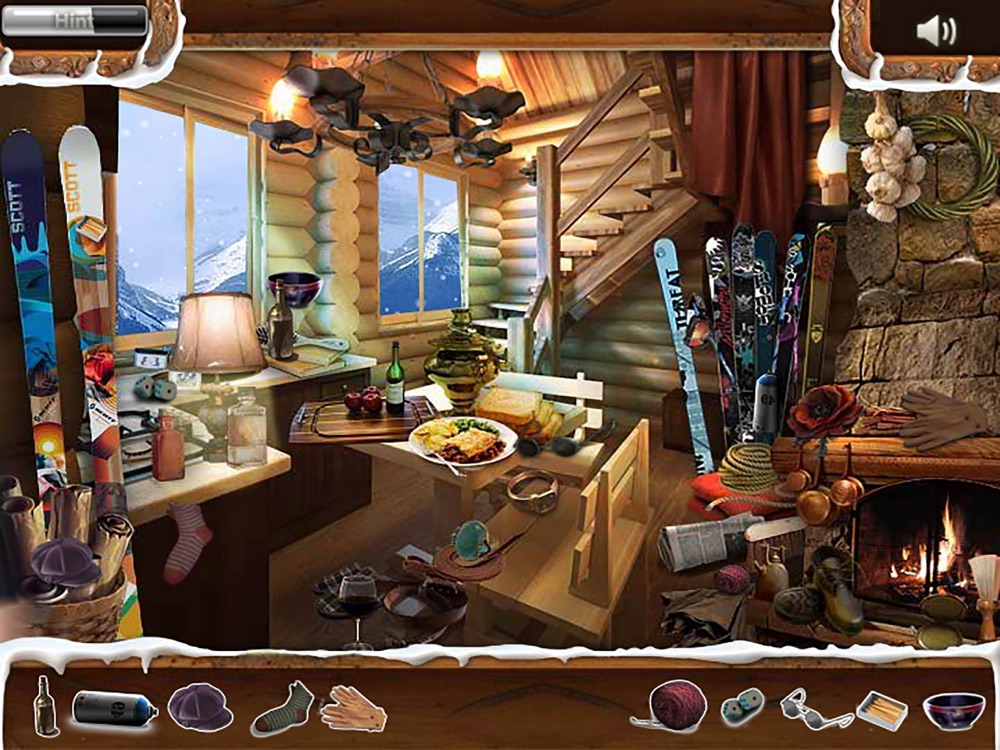
Task: Select the striped sock item icon
Action: [283, 707]
